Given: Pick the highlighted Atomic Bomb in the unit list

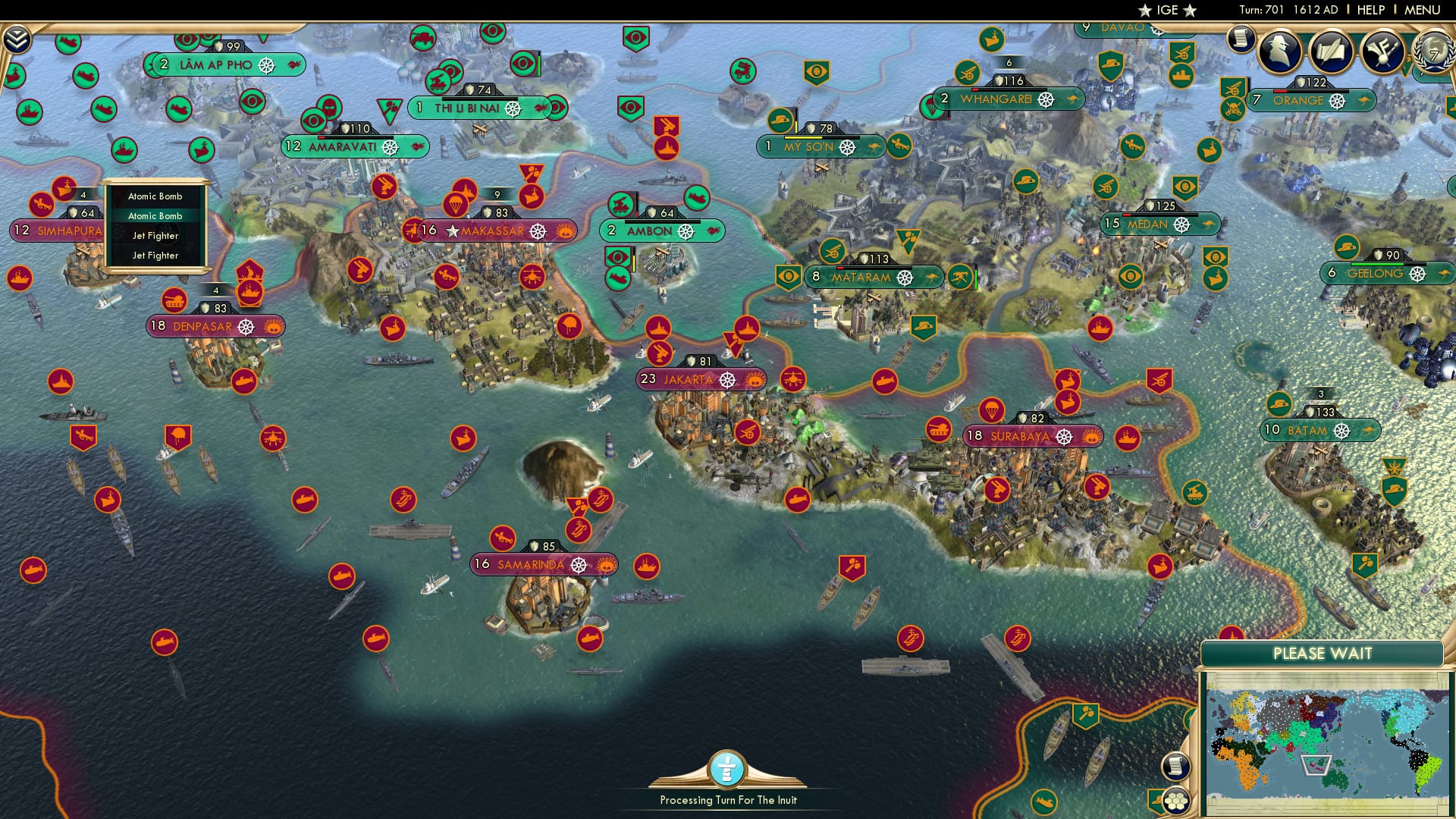Looking at the screenshot, I should coord(155,216).
